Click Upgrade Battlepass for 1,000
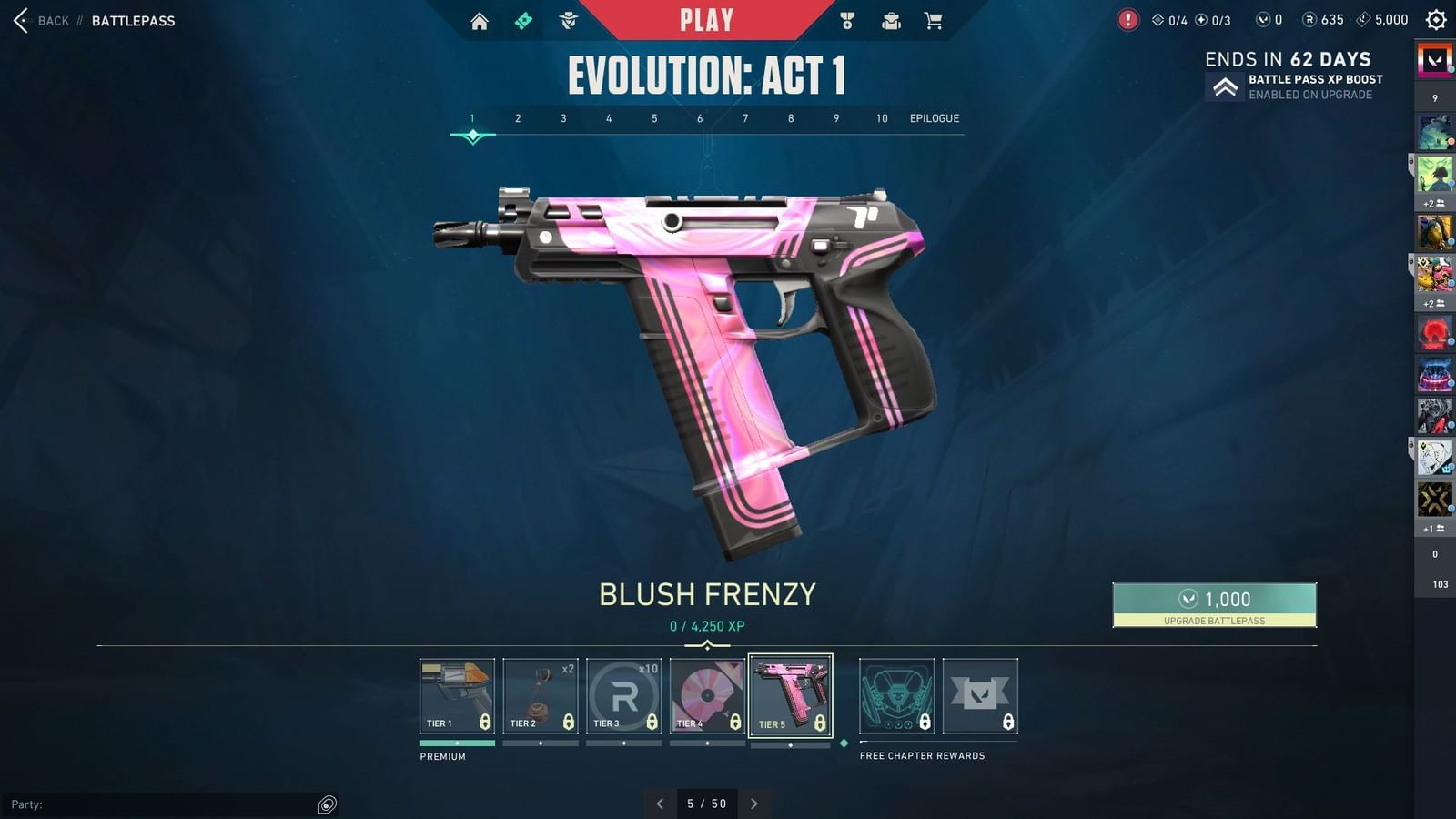 pyautogui.click(x=1214, y=605)
